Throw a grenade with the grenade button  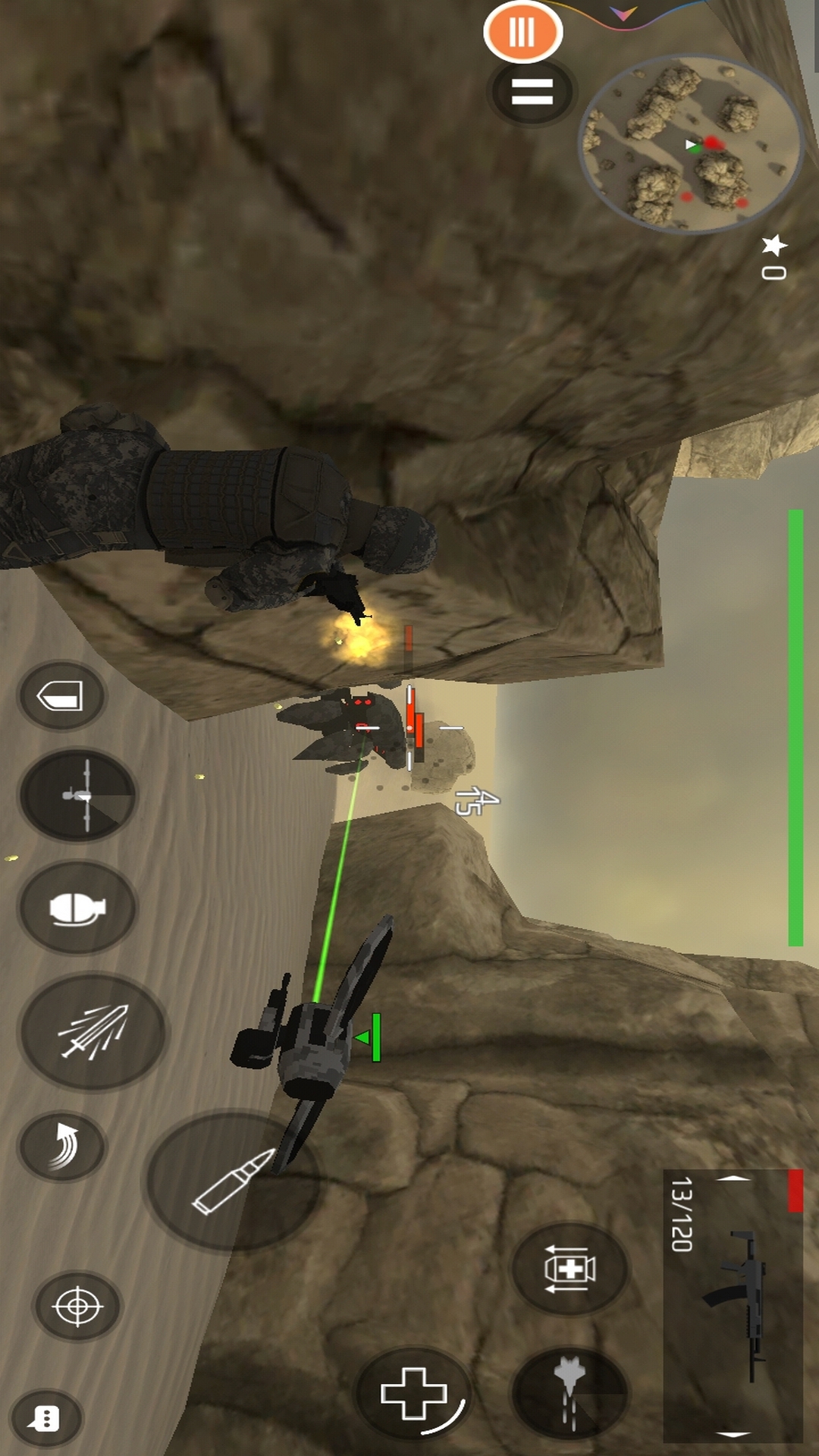[77, 908]
